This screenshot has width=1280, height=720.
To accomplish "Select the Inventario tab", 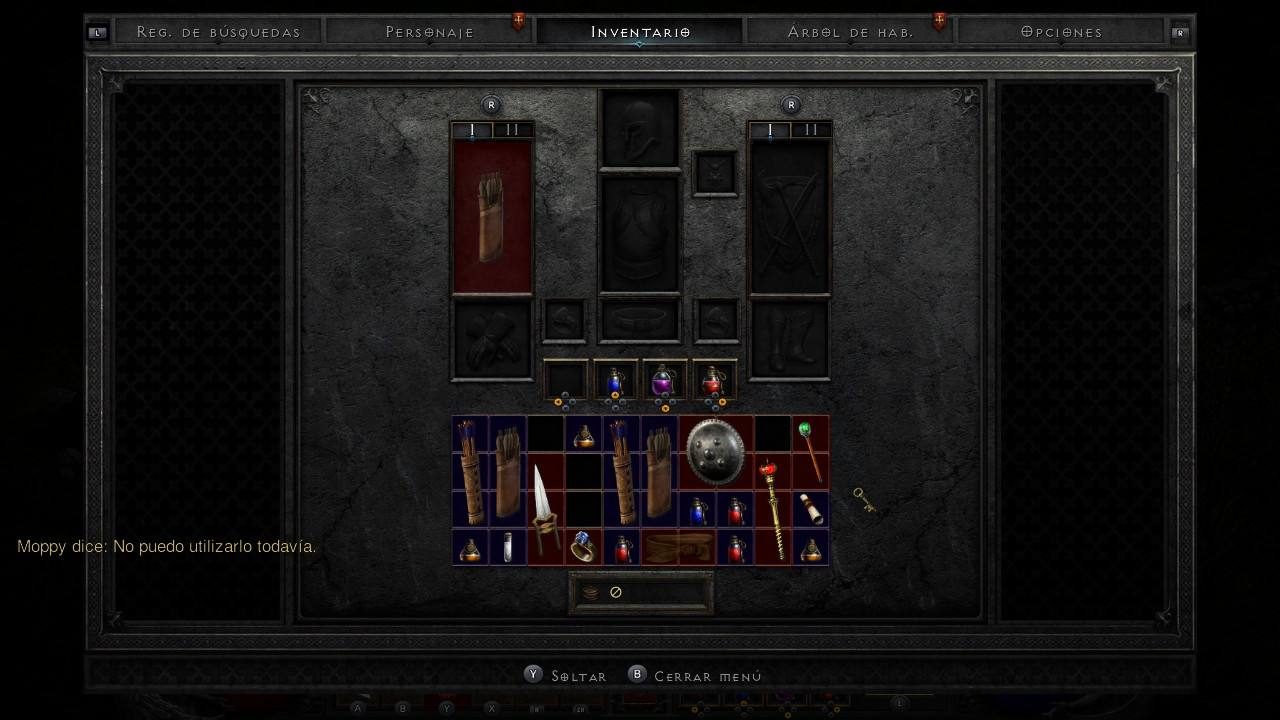I will click(x=640, y=32).
